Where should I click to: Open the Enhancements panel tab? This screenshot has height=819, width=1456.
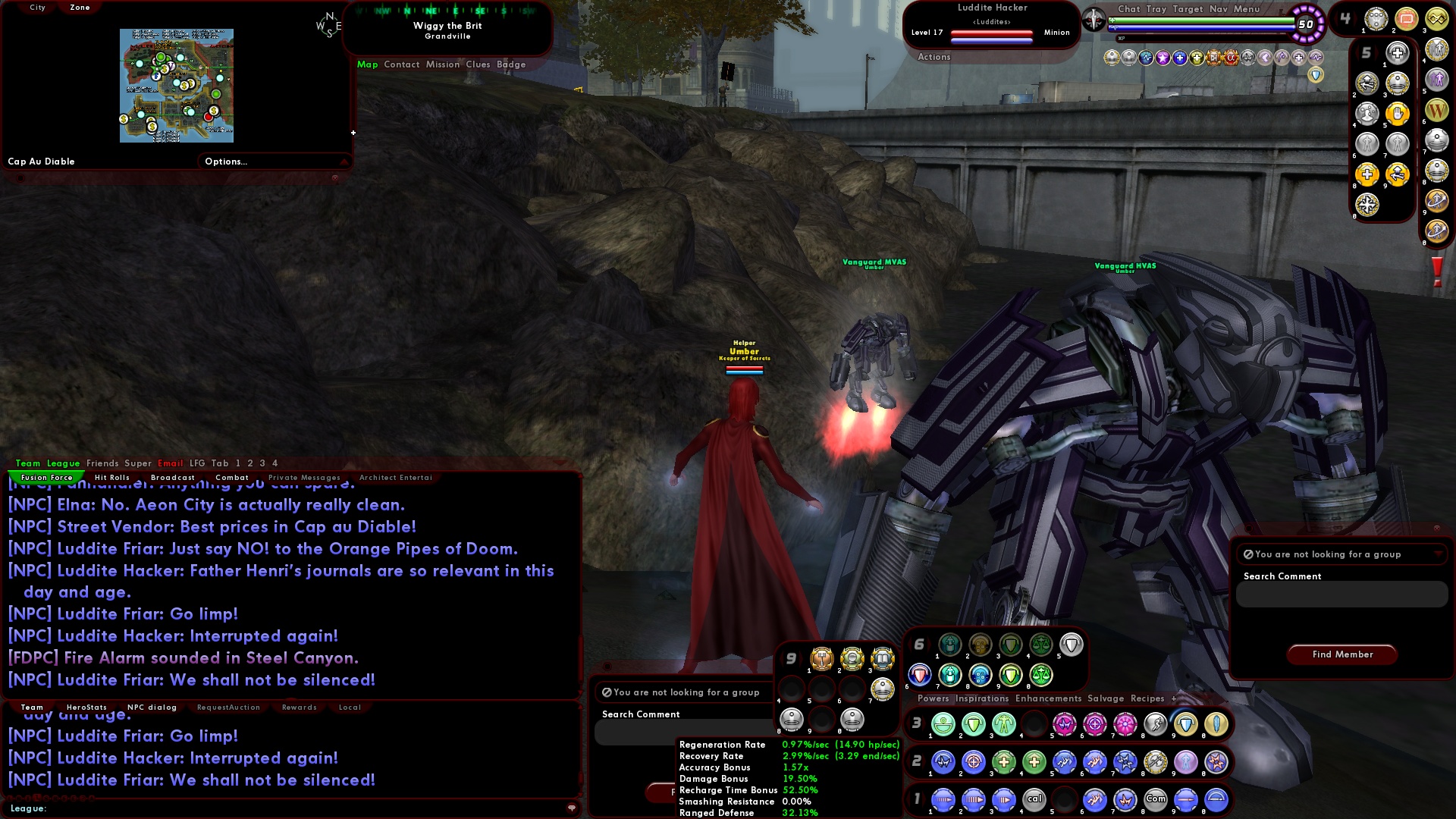coord(1047,698)
